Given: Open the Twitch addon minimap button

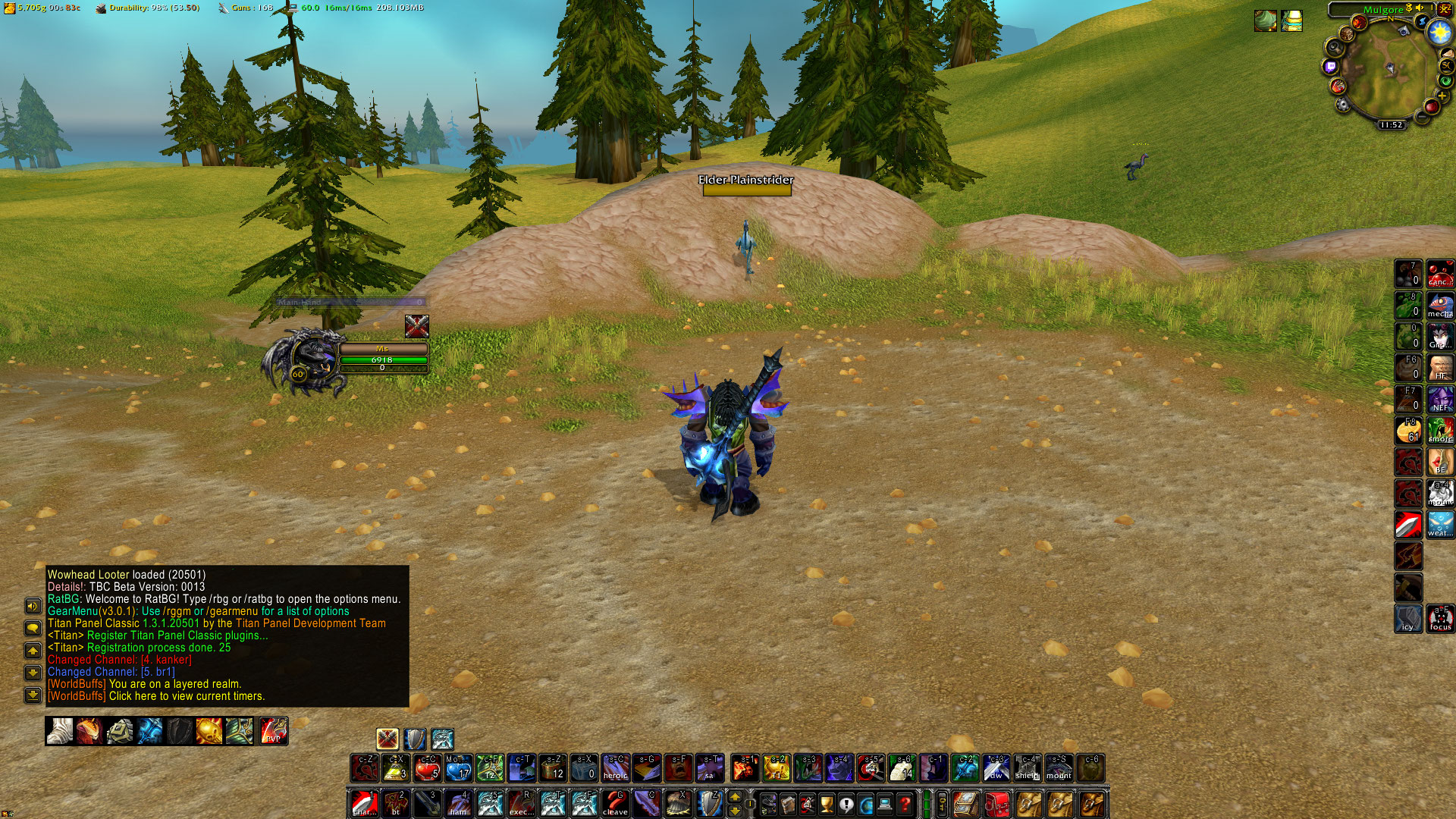Looking at the screenshot, I should (x=1330, y=67).
